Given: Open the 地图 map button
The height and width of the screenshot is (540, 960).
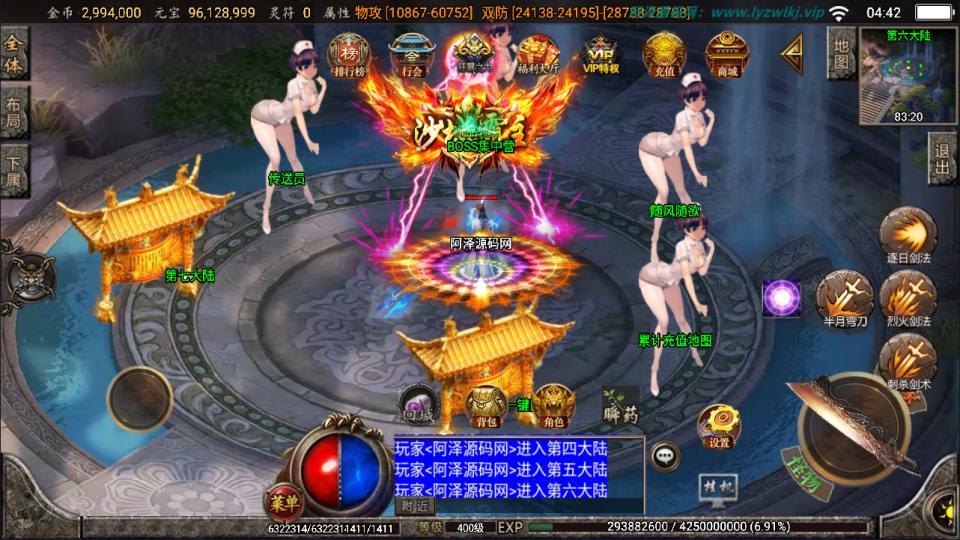Looking at the screenshot, I should click(842, 54).
